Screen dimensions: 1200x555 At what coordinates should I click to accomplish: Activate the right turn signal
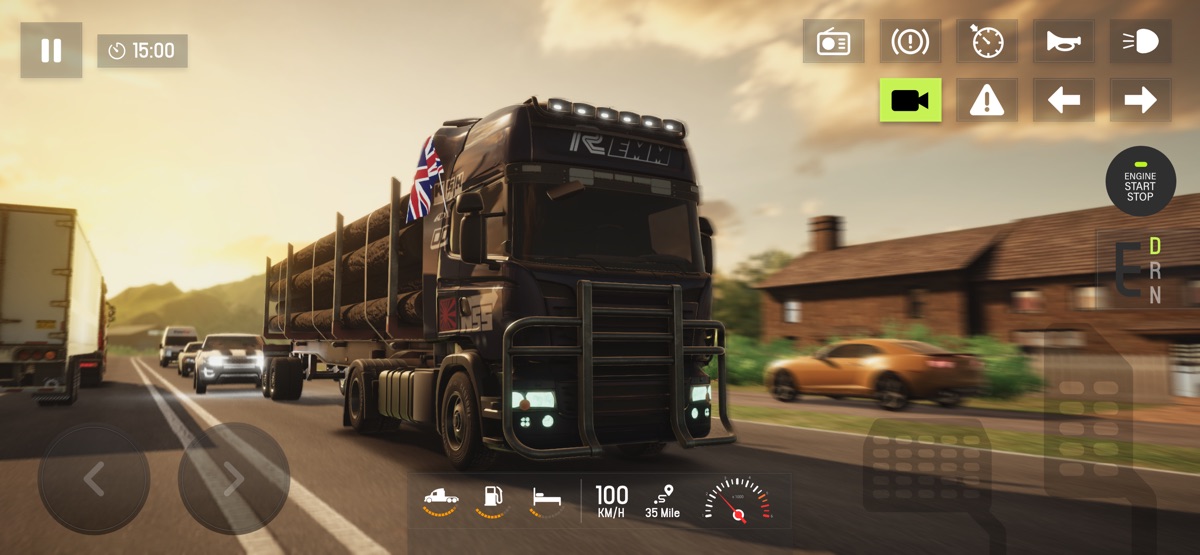[1140, 100]
